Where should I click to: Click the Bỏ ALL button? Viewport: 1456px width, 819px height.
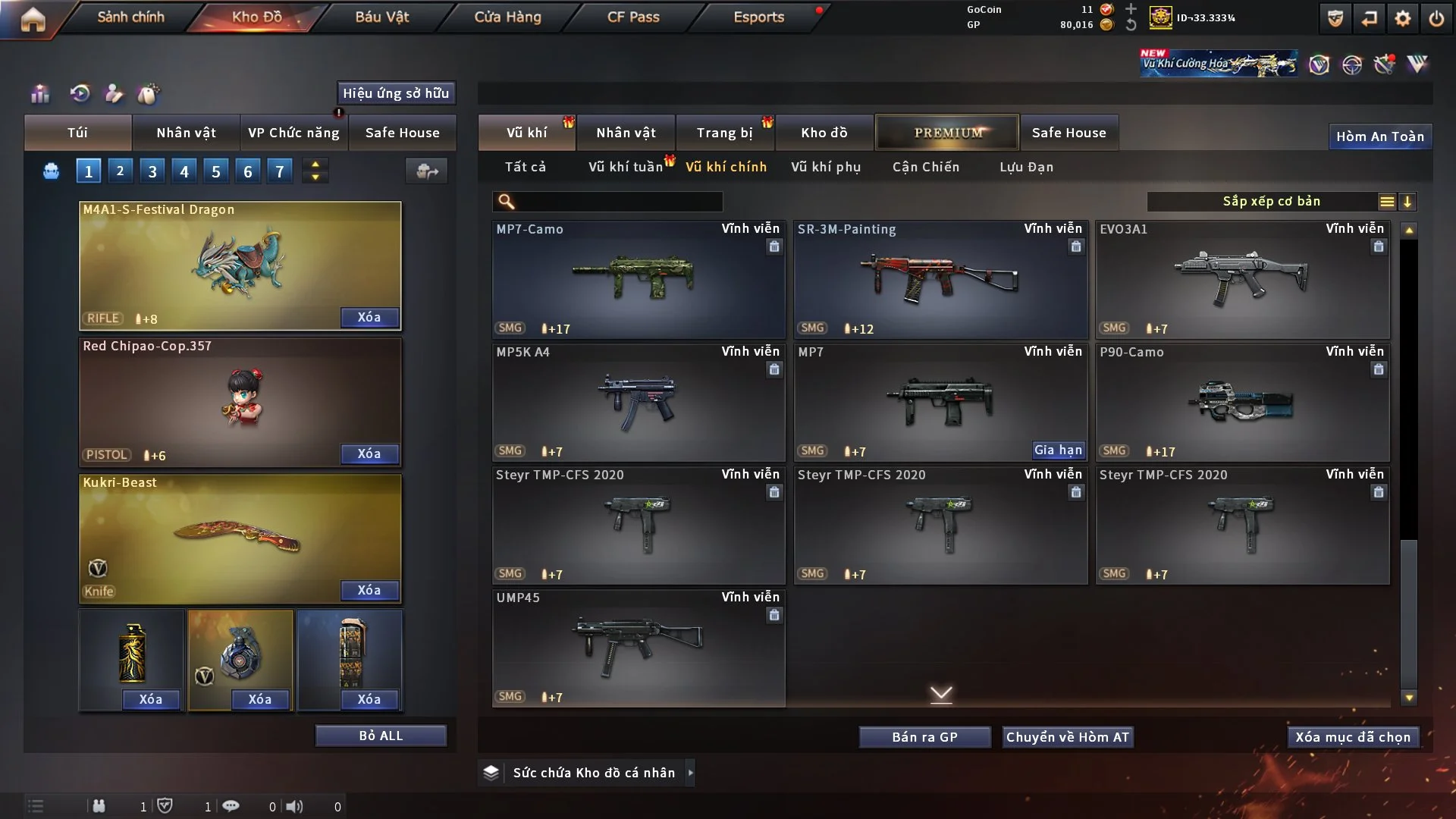[381, 736]
